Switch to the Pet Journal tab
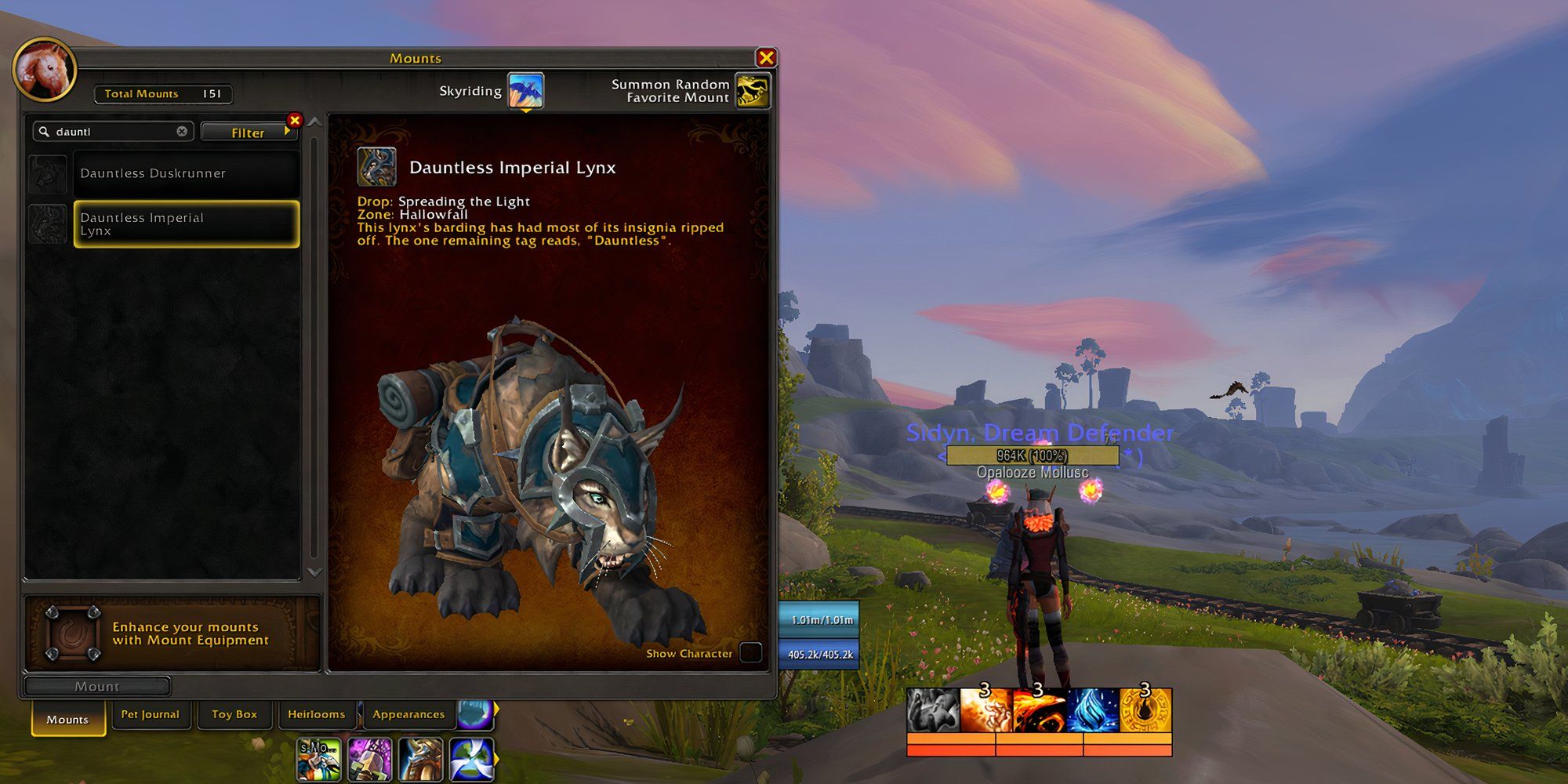The height and width of the screenshot is (784, 1568). 151,714
